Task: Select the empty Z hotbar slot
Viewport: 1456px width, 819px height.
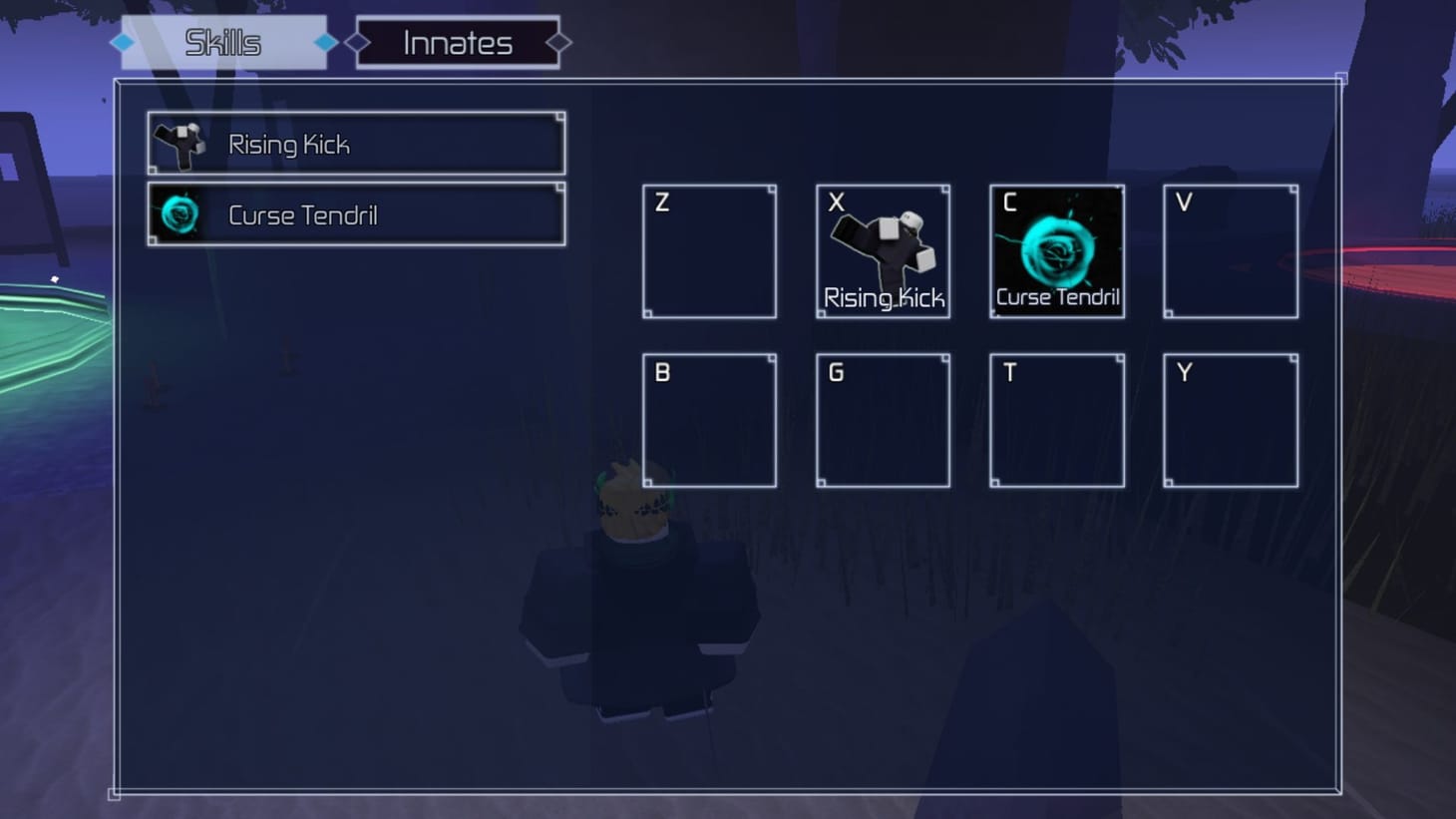Action: (708, 249)
